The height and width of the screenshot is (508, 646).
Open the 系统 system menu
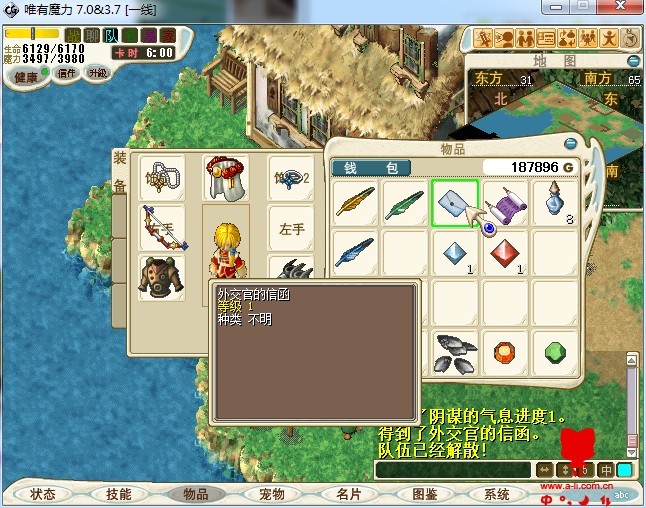click(x=497, y=494)
